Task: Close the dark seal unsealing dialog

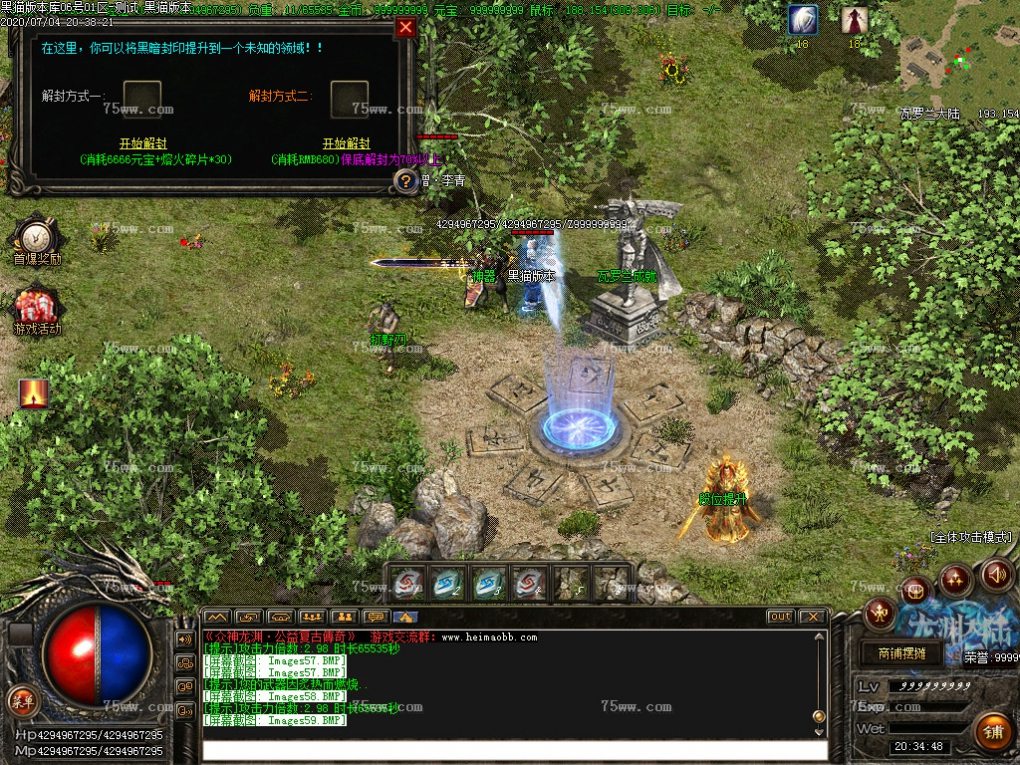Action: click(405, 28)
